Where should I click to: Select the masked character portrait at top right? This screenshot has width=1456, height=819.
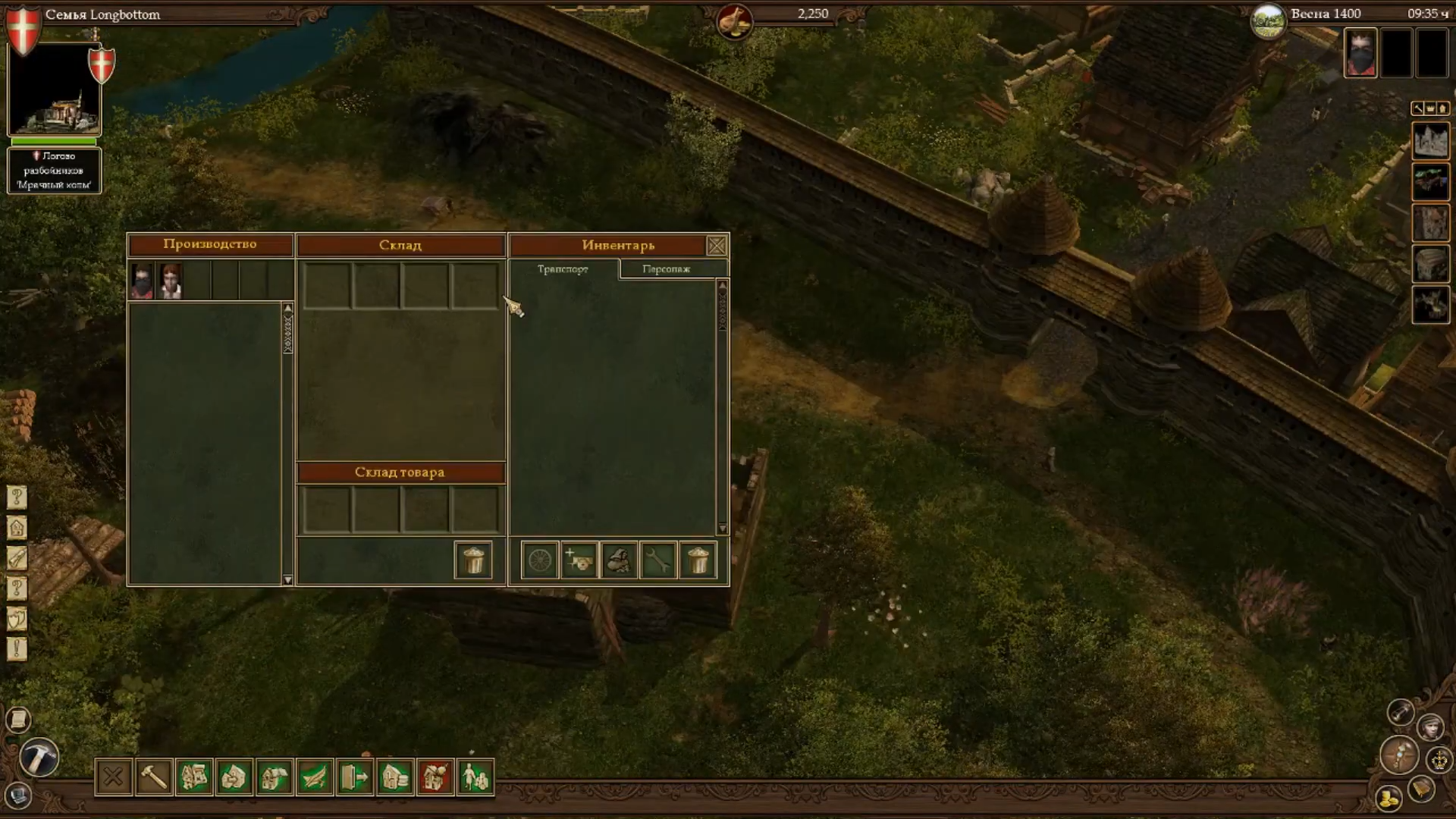[x=1360, y=53]
